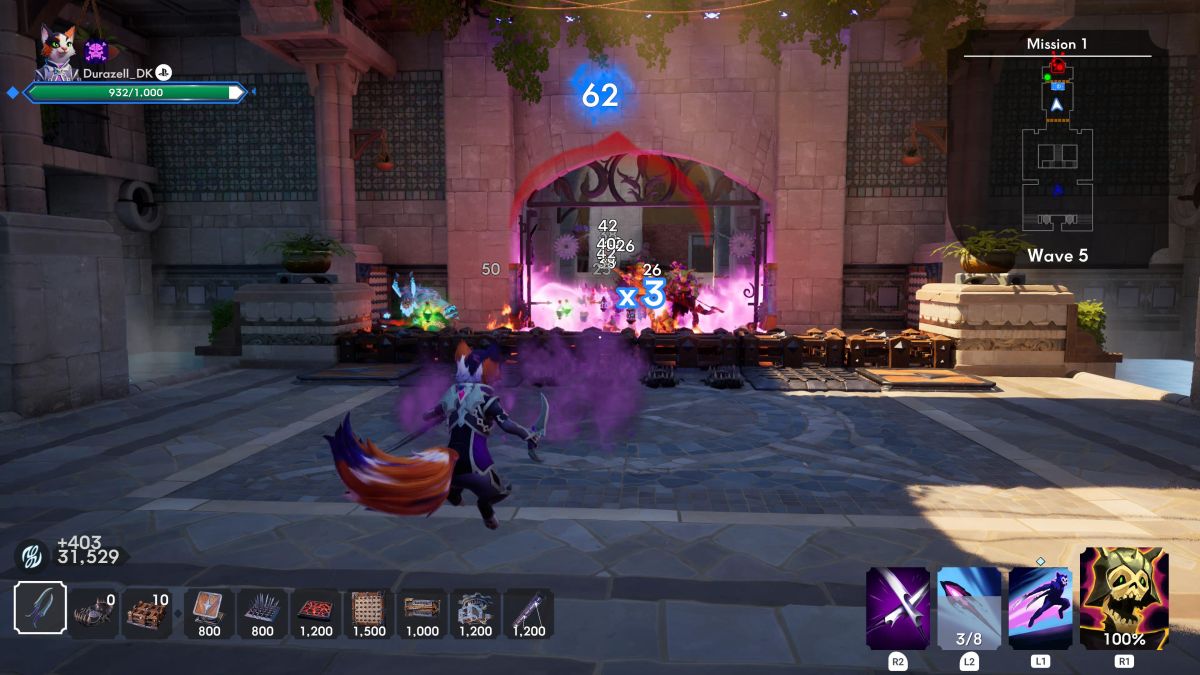Select the twin daggers weapon slot
Screen dimensions: 1200x675
click(41, 608)
